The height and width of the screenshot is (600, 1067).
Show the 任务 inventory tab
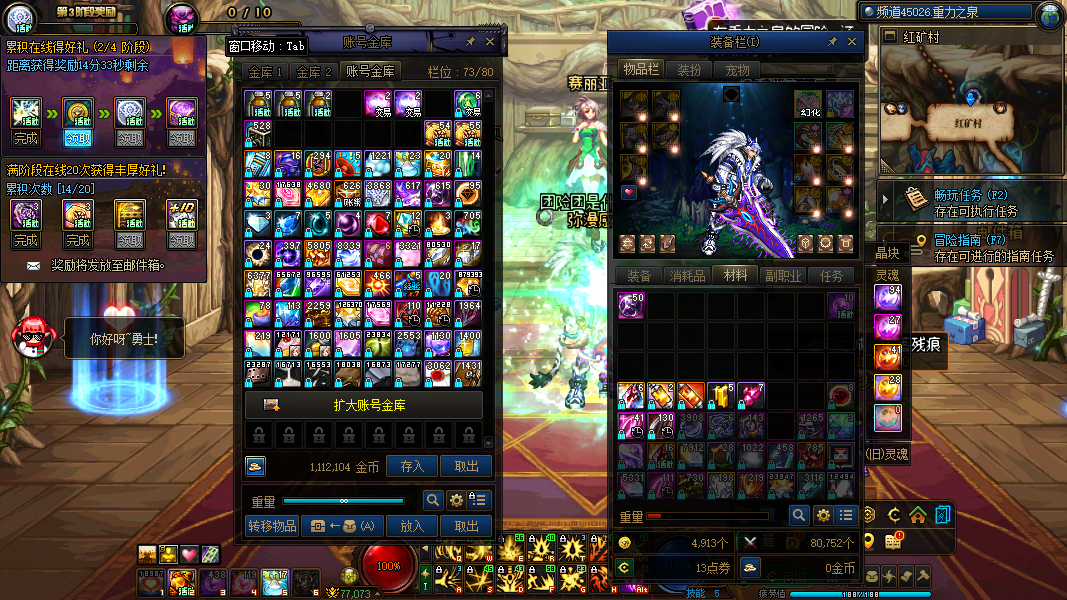[x=831, y=276]
